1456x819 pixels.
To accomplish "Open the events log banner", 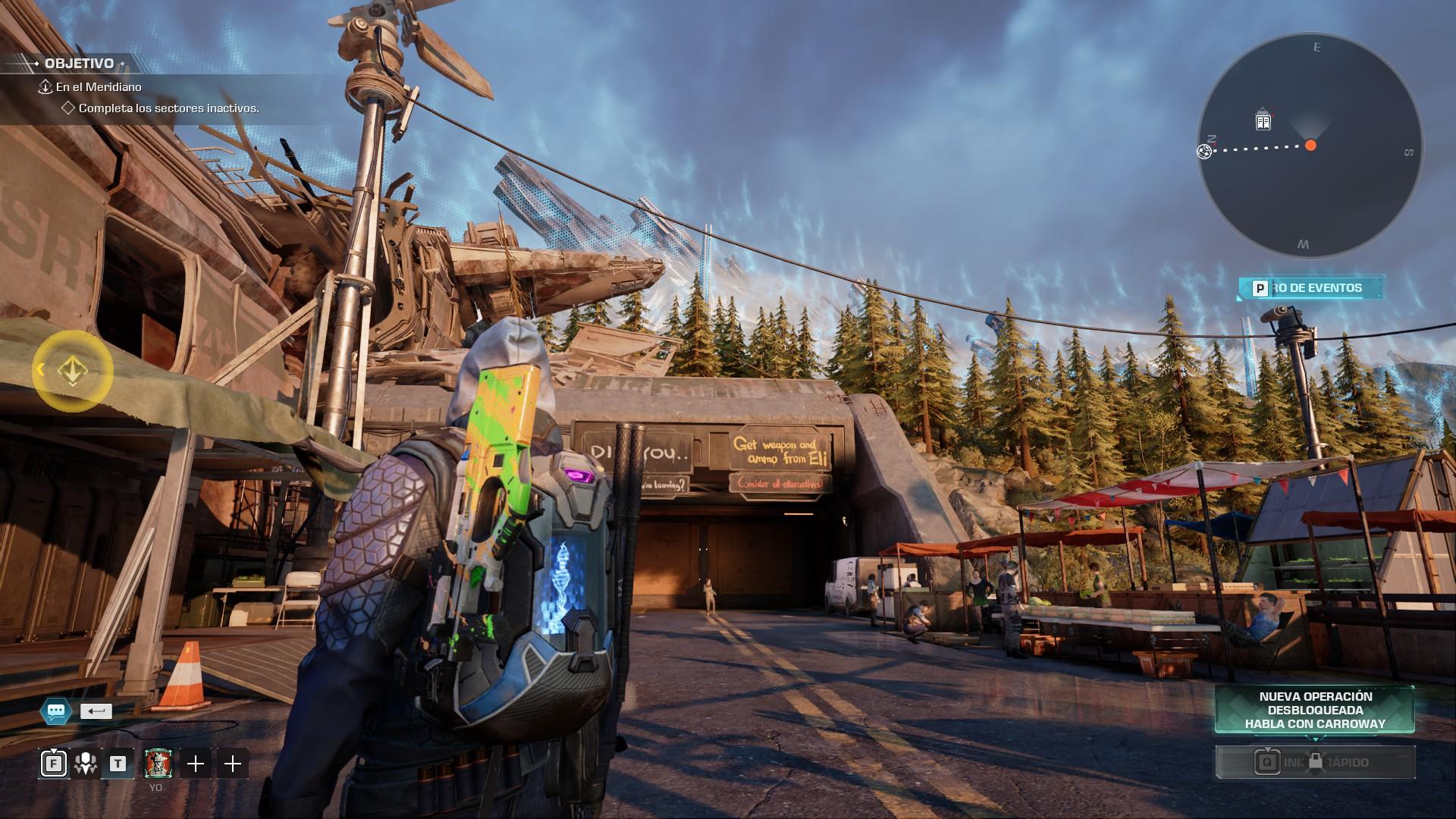I will click(1311, 288).
